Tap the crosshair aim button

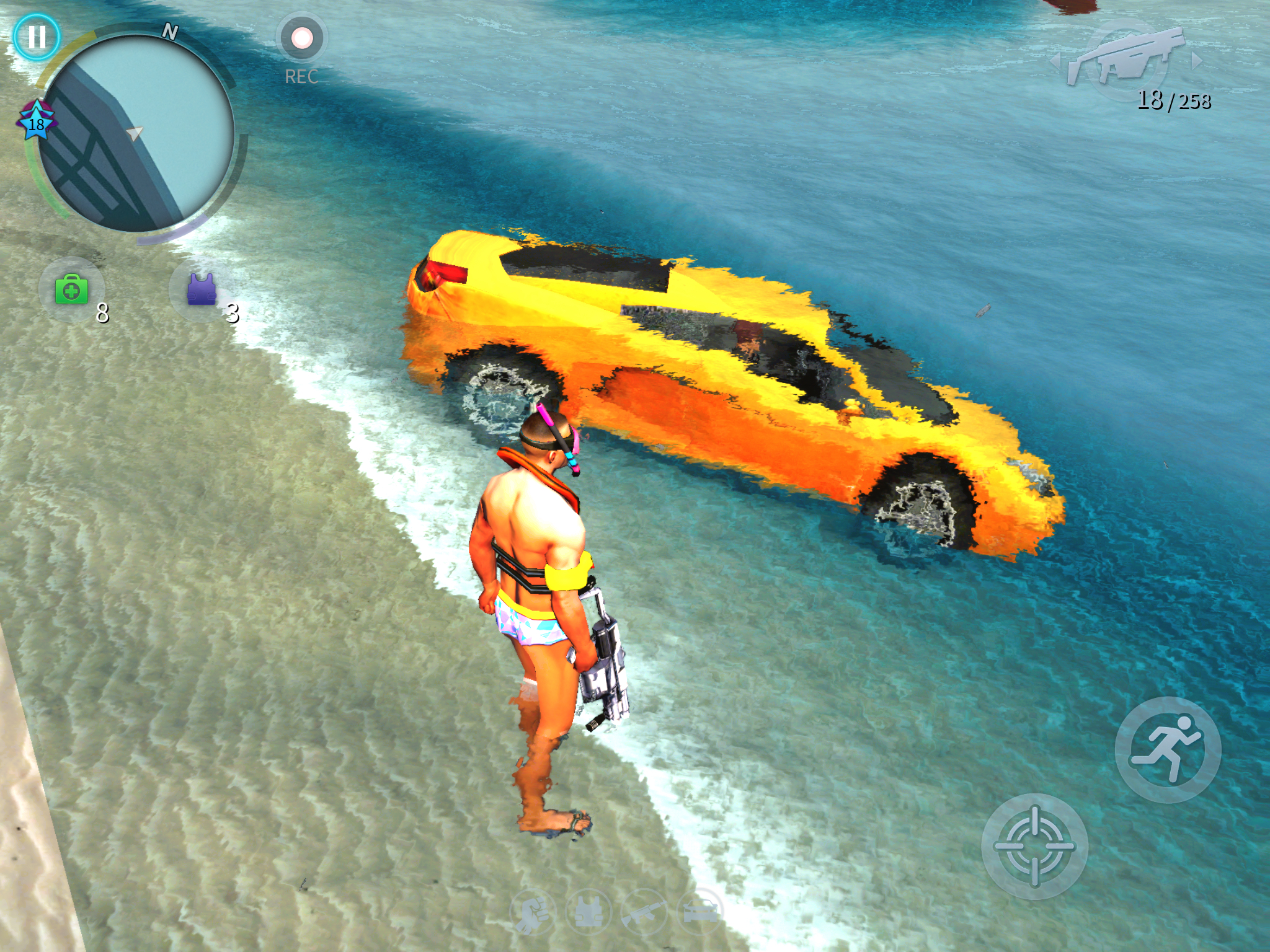pos(1034,846)
